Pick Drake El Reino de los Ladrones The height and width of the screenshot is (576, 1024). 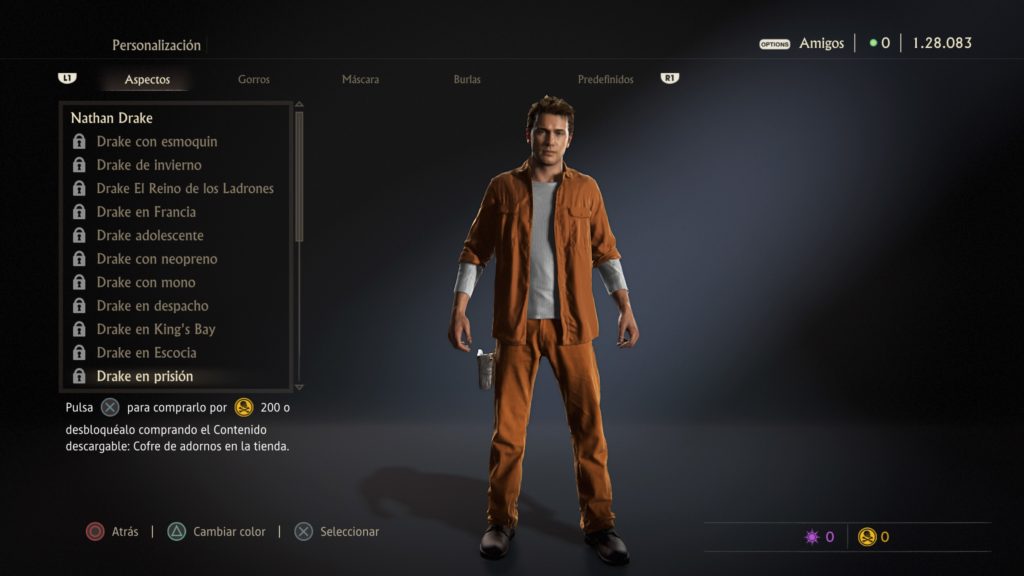185,188
